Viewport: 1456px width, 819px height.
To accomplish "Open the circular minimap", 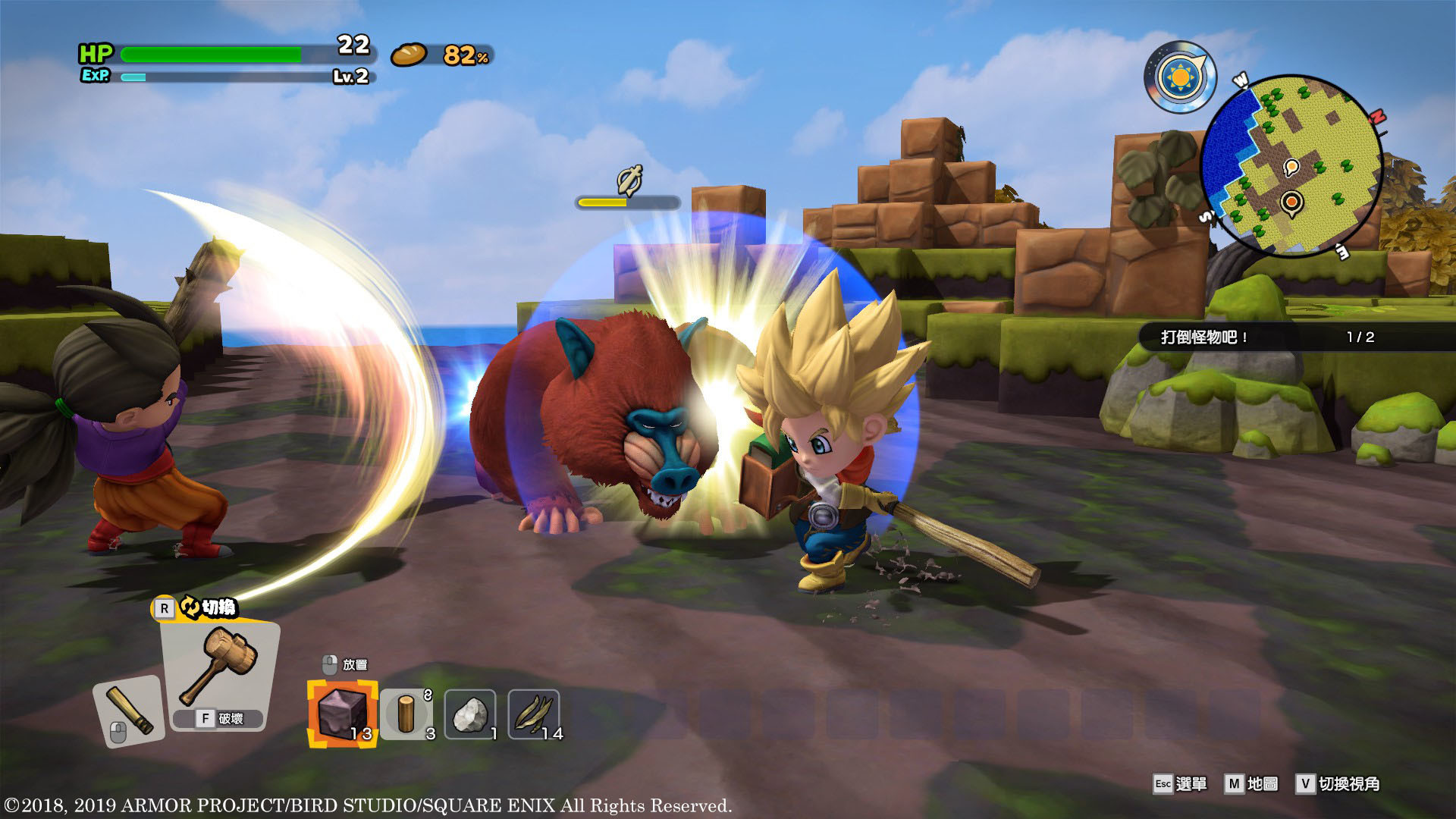I will pos(1291,165).
